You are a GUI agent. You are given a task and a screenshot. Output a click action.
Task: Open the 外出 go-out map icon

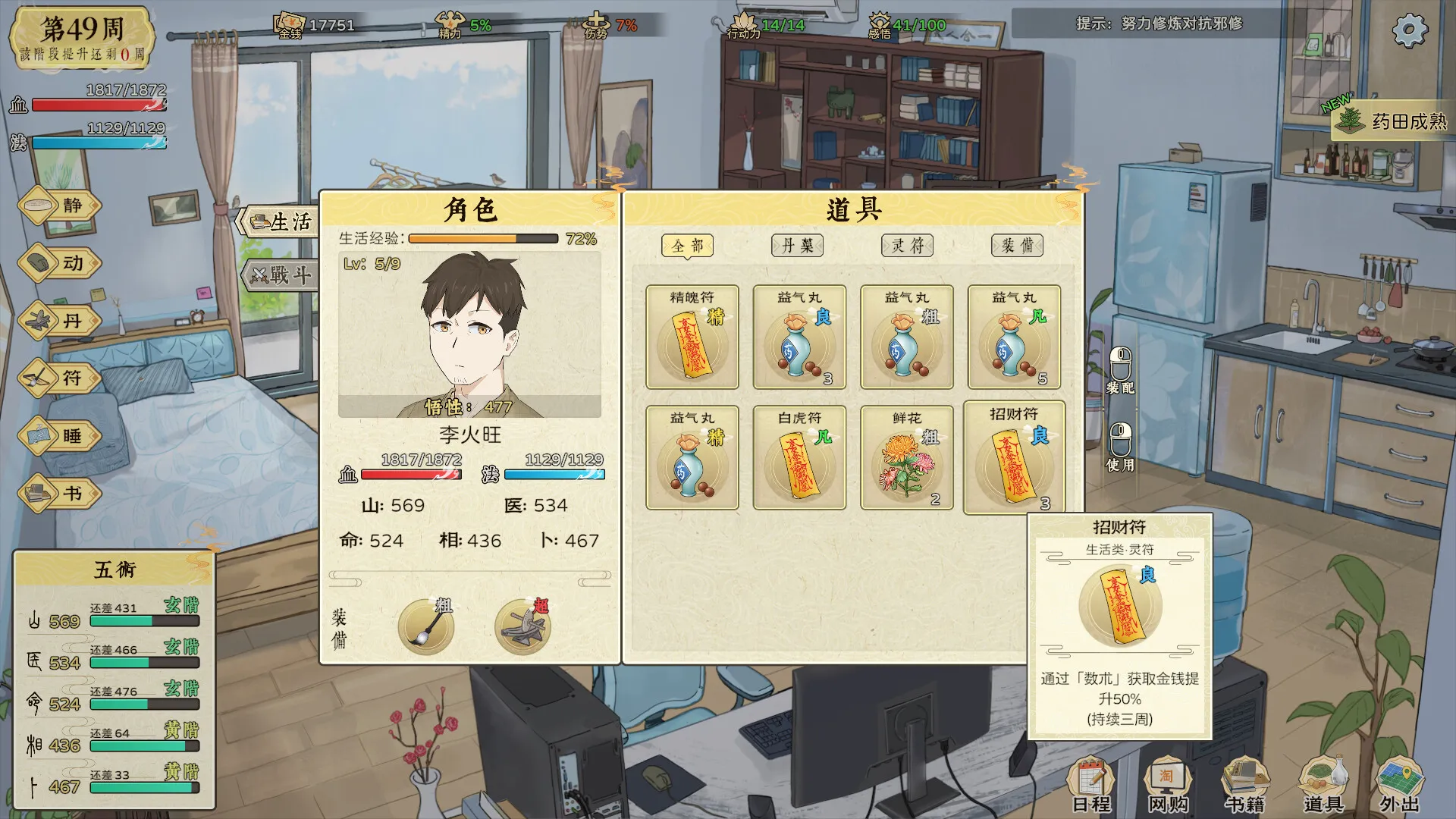pos(1399,785)
